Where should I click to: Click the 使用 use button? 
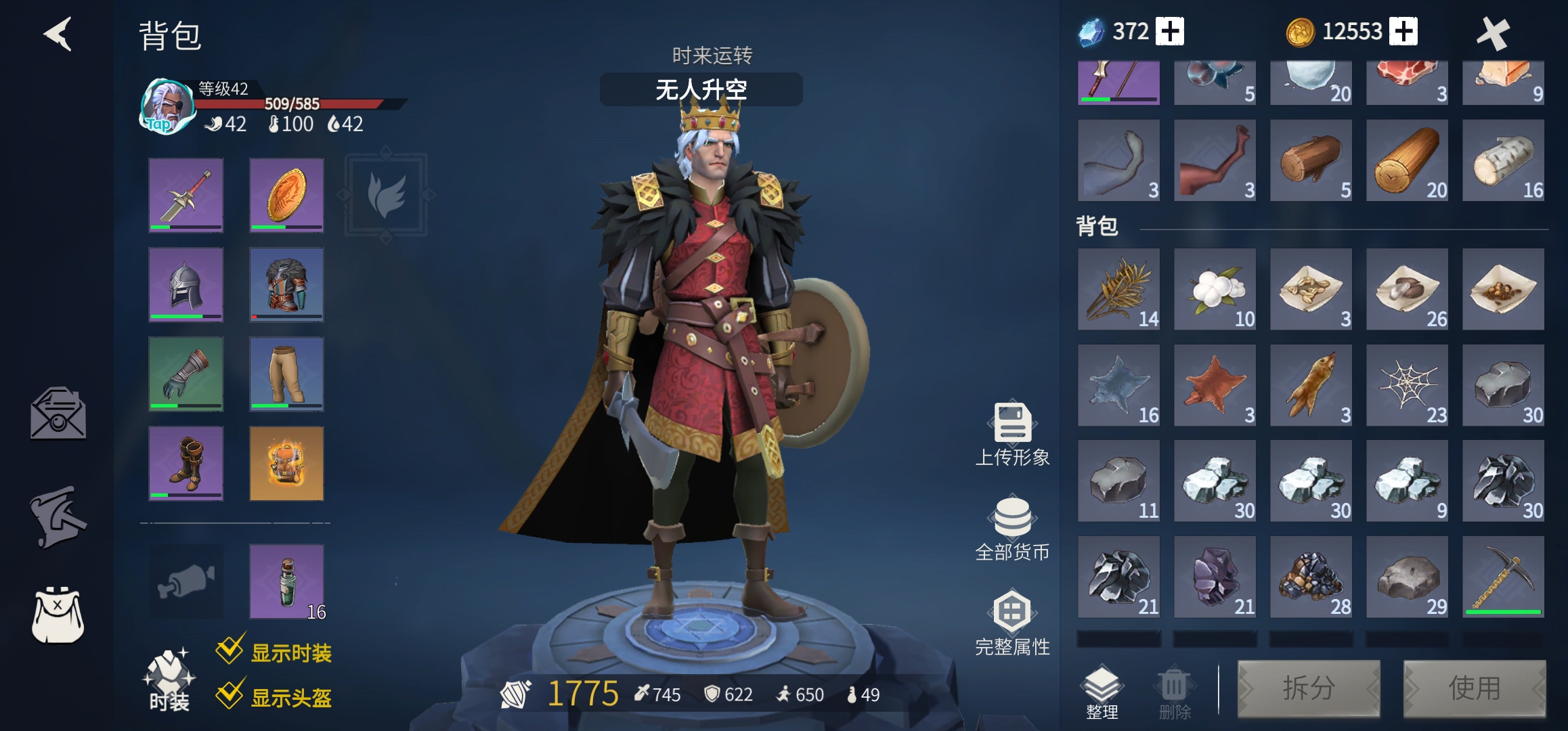click(1474, 688)
